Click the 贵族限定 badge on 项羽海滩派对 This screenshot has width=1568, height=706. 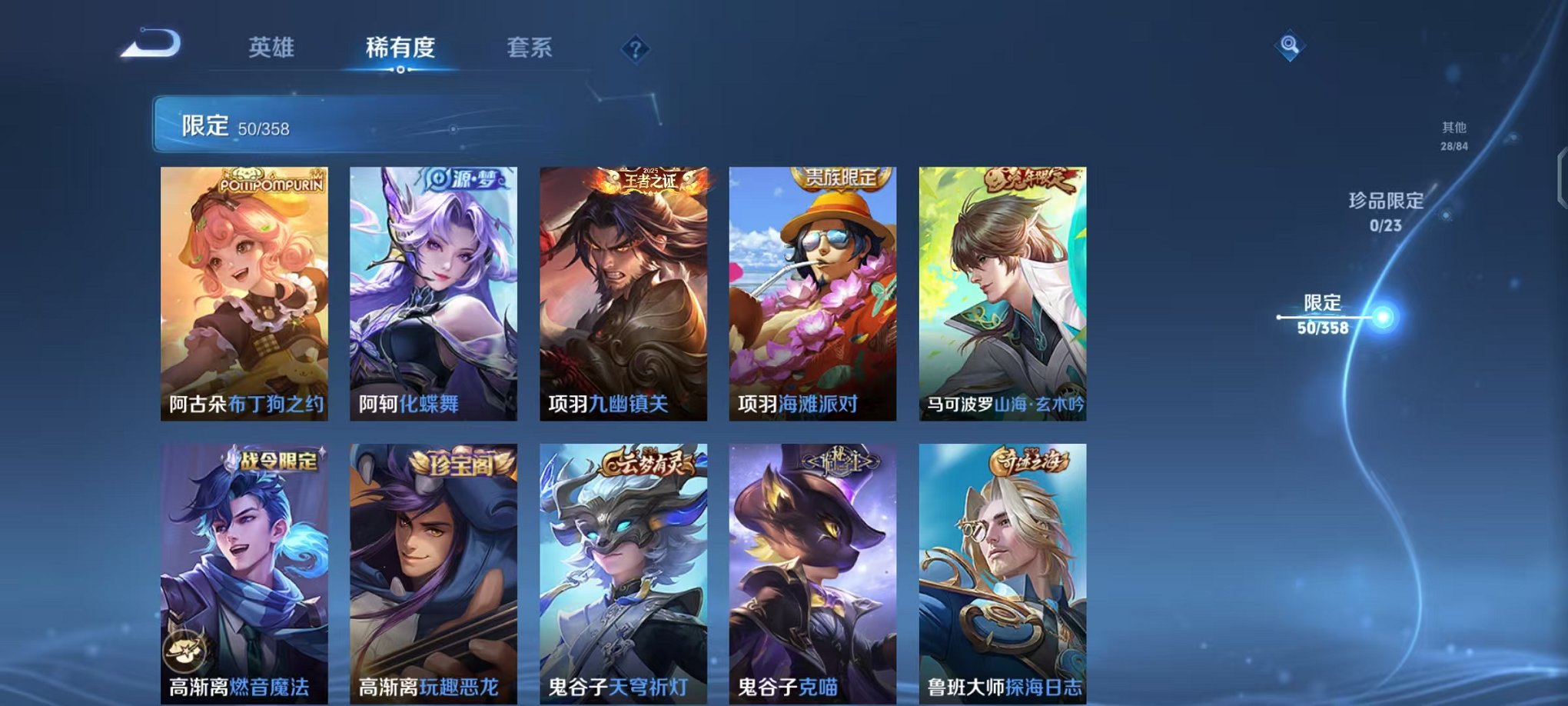[839, 176]
